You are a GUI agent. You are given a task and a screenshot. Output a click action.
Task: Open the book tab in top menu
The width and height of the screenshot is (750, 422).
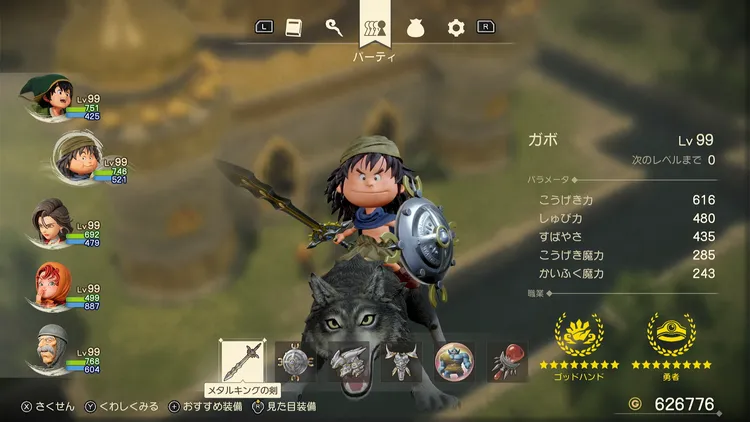click(294, 28)
